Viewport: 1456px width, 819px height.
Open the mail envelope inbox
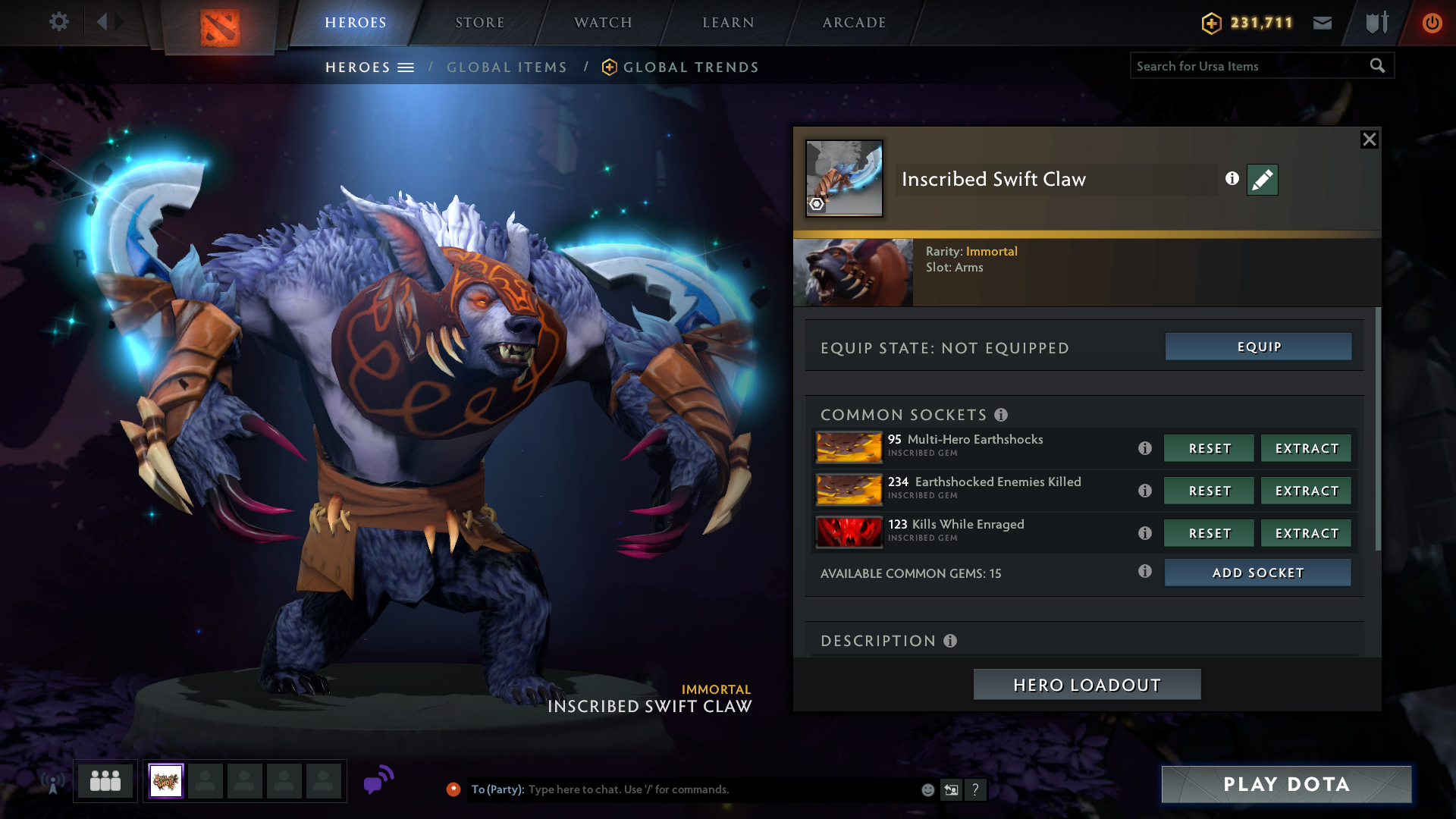pos(1323,23)
